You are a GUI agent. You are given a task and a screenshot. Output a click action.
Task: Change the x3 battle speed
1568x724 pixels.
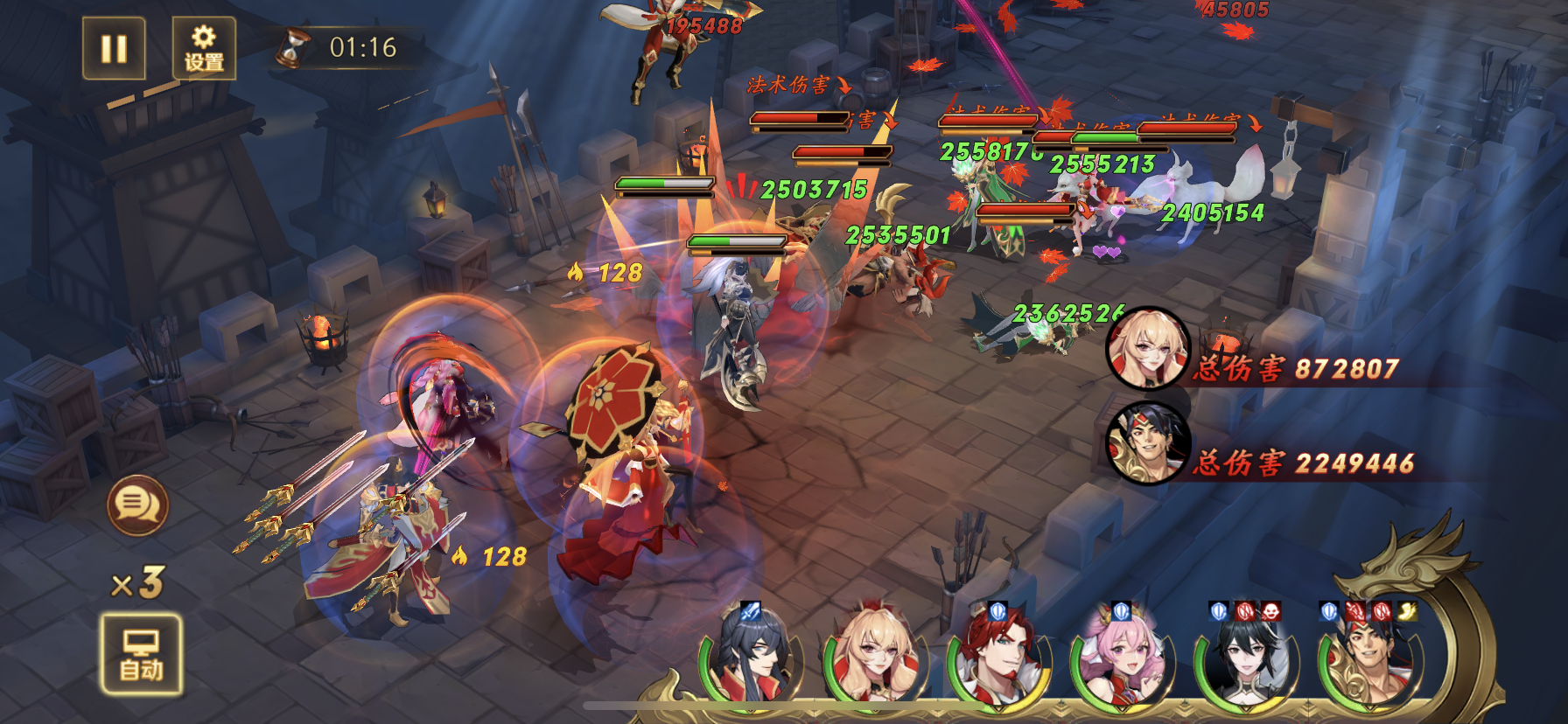138,582
